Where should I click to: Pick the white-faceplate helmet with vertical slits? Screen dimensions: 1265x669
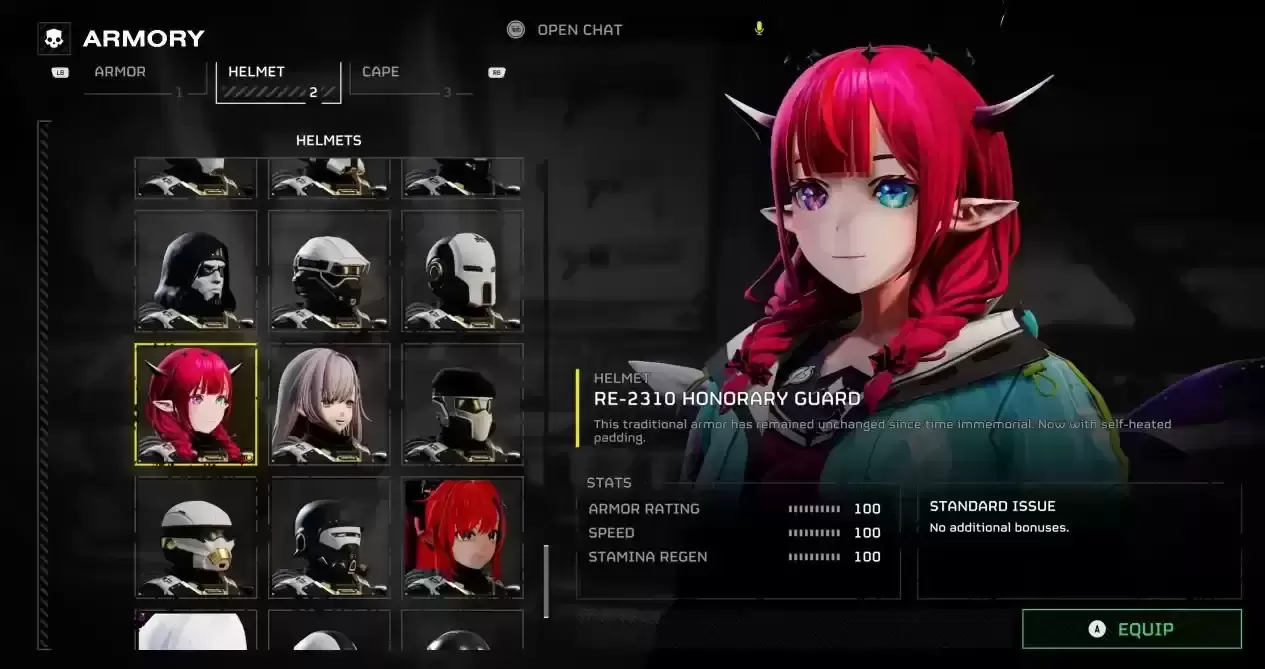pos(462,270)
